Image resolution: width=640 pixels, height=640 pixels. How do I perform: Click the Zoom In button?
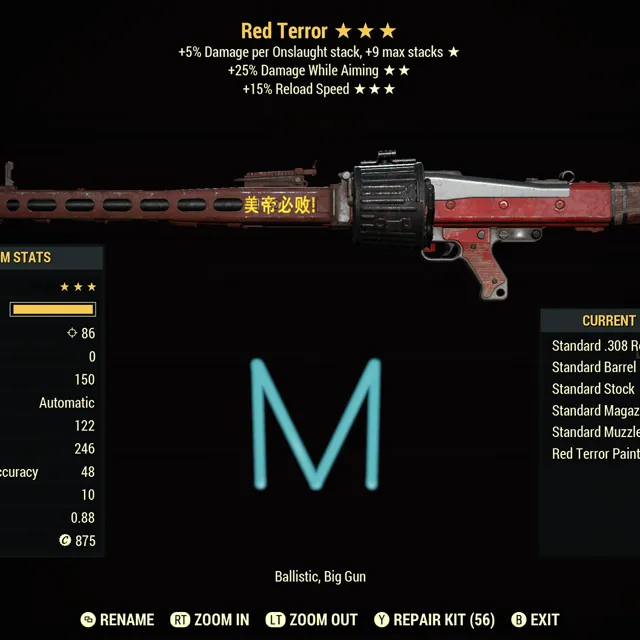coord(210,620)
